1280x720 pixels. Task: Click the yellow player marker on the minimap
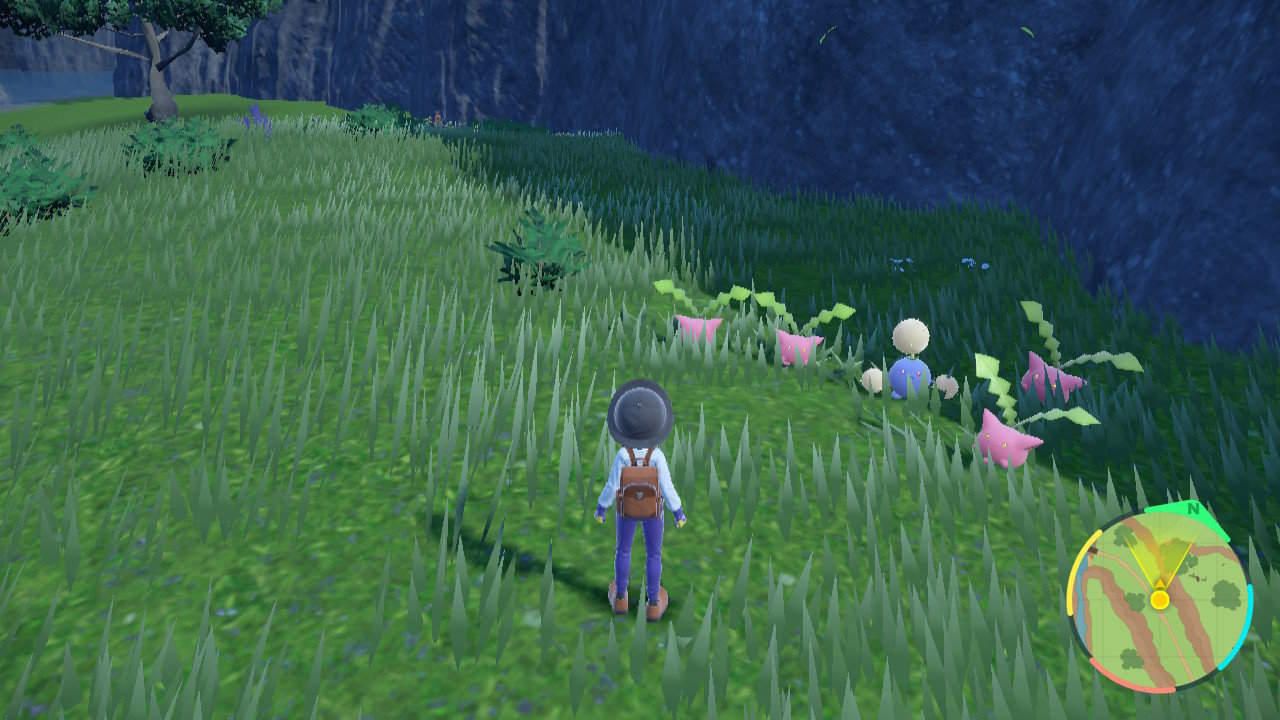point(1160,599)
